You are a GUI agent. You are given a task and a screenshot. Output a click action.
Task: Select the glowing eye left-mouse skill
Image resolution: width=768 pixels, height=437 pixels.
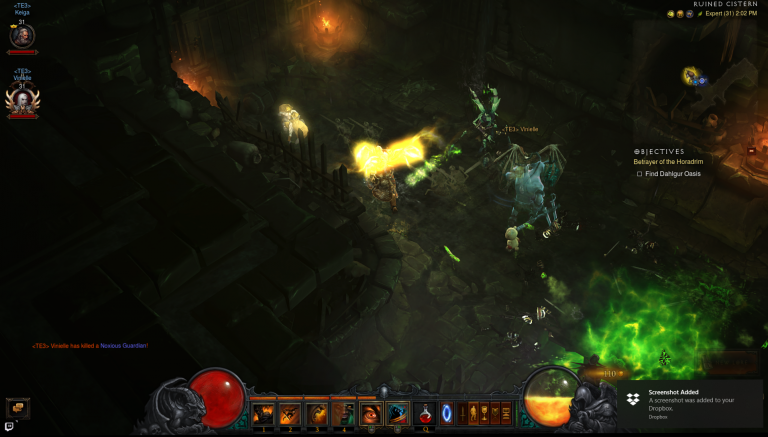click(x=371, y=413)
